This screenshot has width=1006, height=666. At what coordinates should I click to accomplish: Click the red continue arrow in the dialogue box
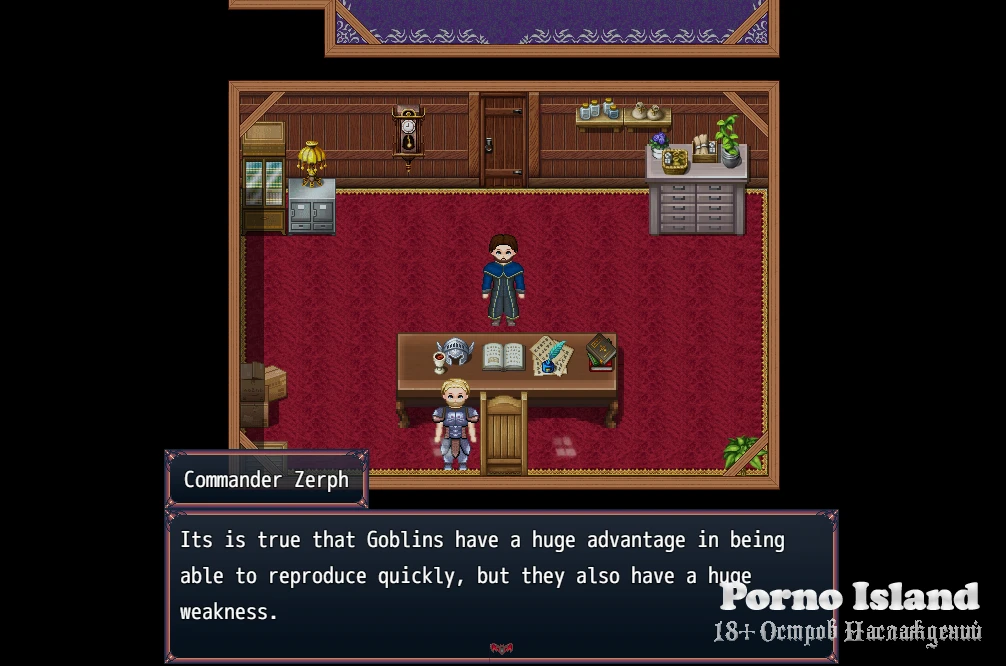pos(501,649)
